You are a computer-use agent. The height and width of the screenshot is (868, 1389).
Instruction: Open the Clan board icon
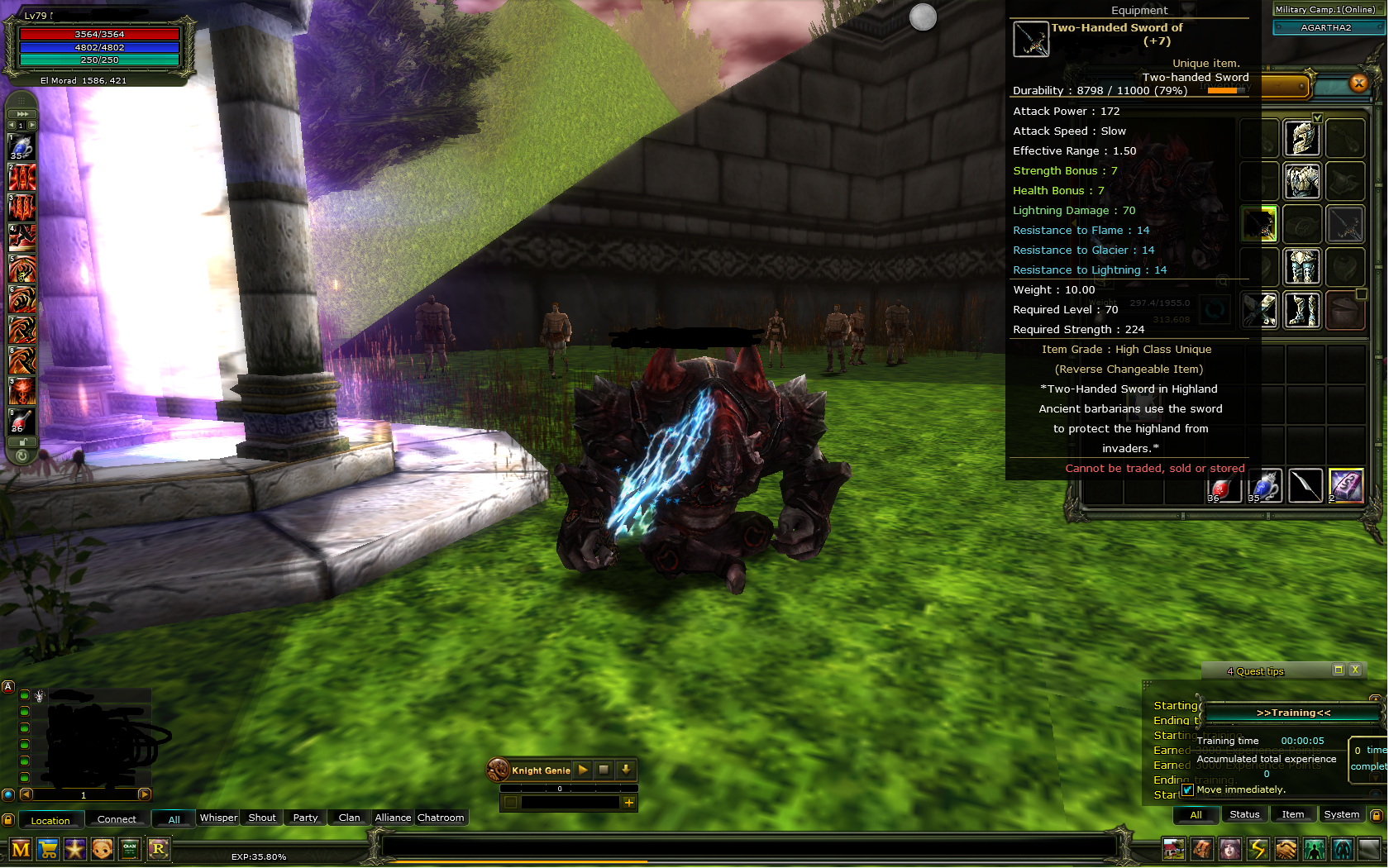pyautogui.click(x=130, y=849)
